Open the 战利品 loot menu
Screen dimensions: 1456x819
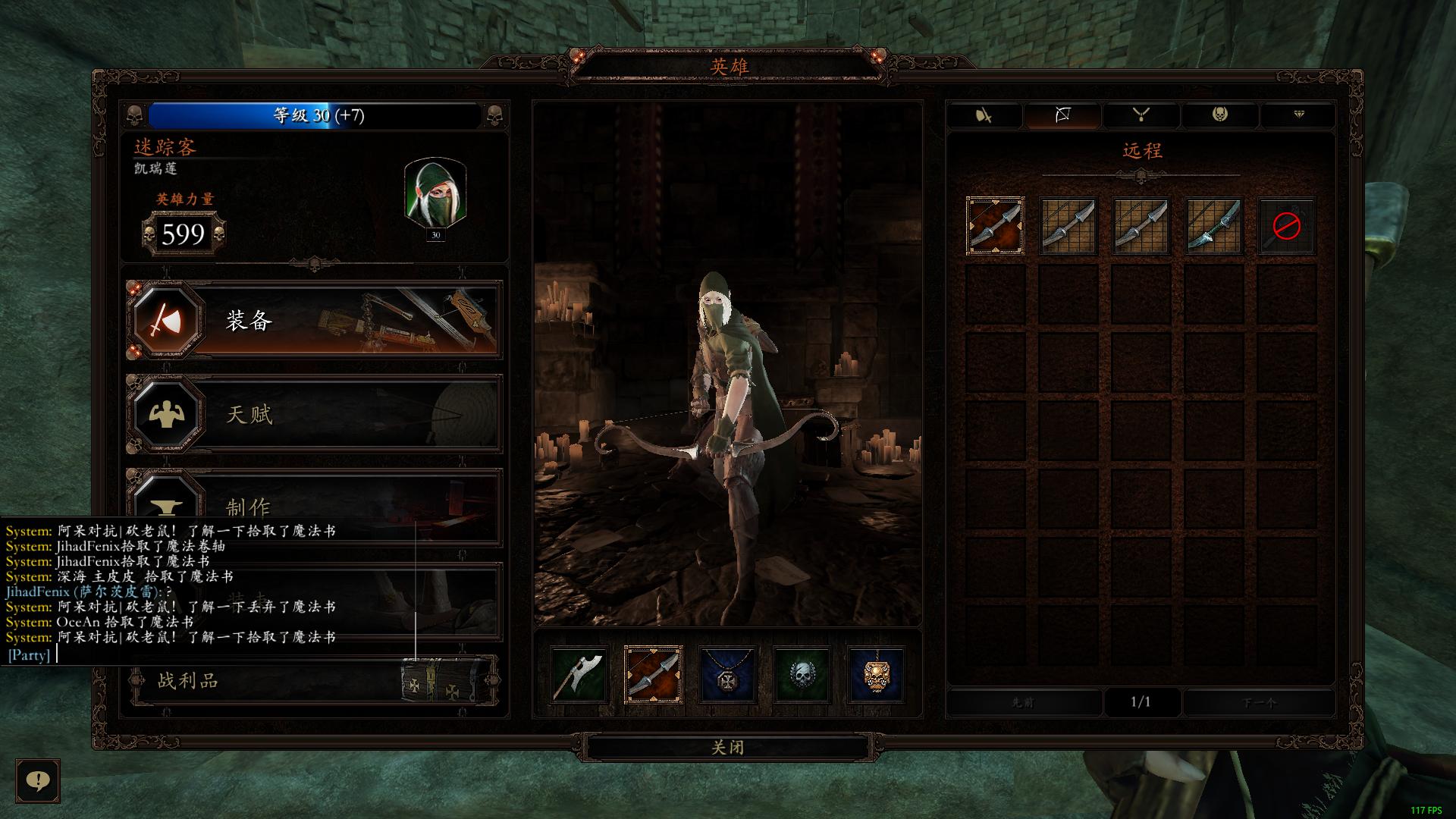pos(314,680)
